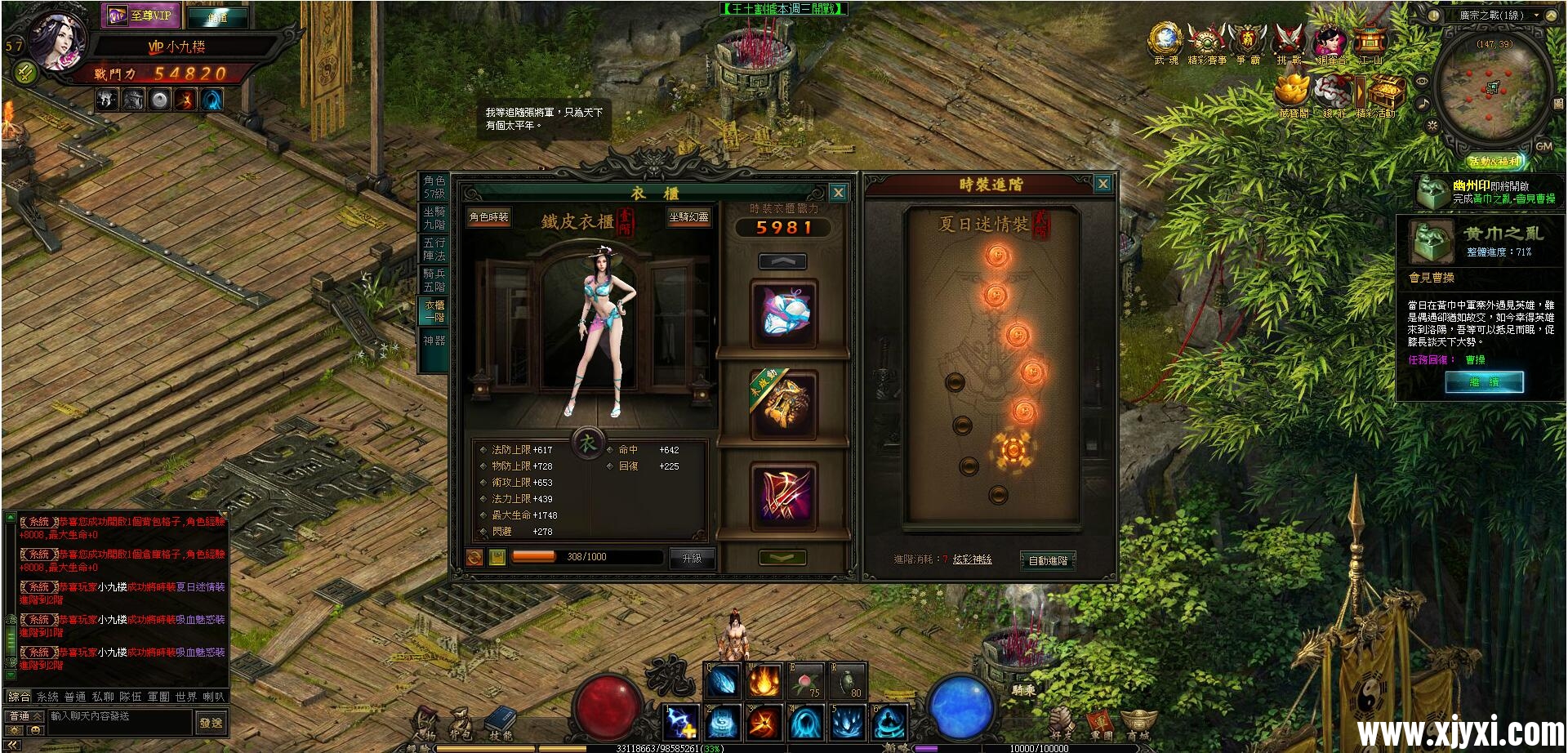
Task: Switch chat to the 世界 world channel
Action: [x=186, y=697]
